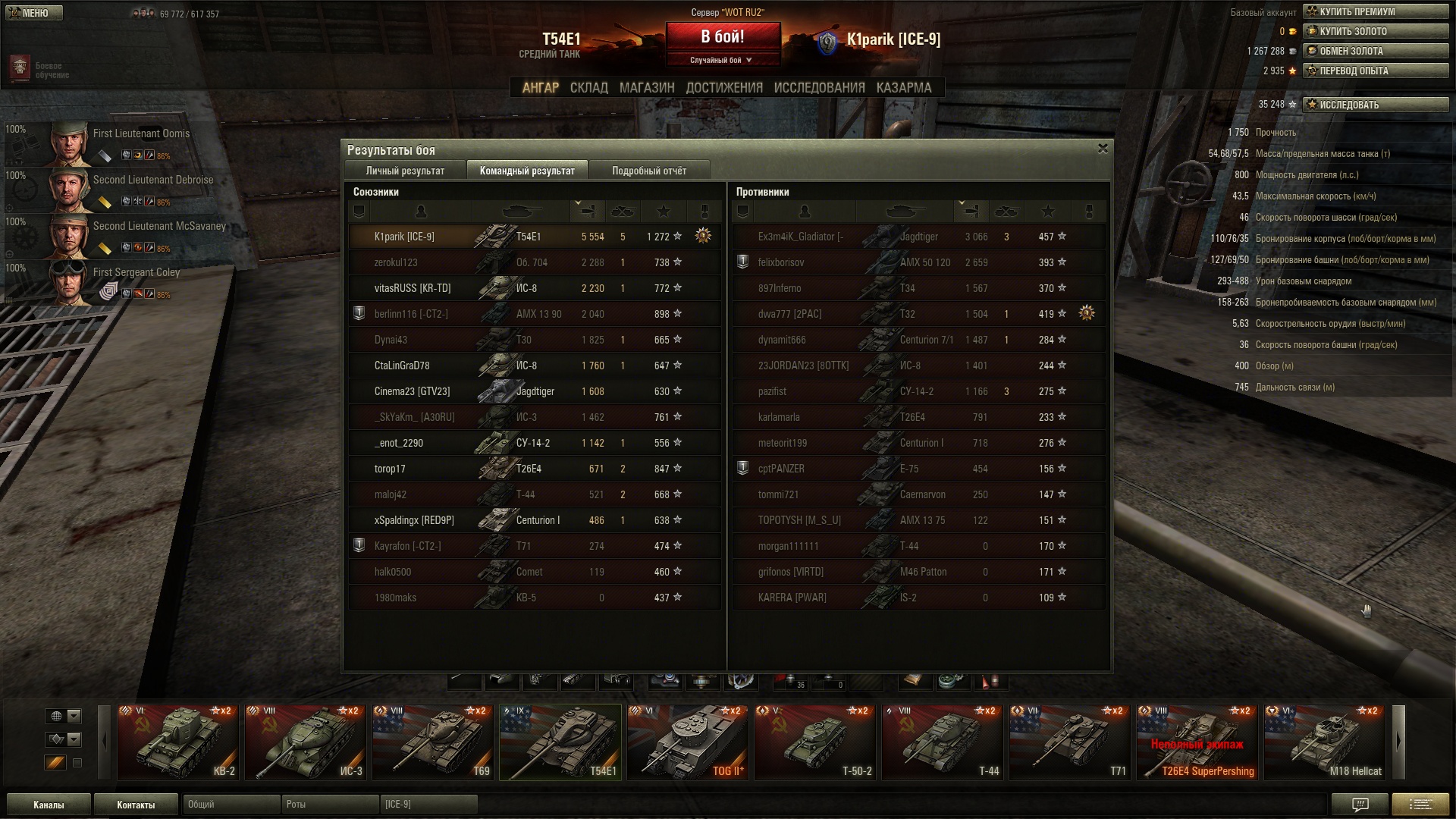The height and width of the screenshot is (819, 1456).
Task: Show the ДОСТИЖЕНИЯ section
Action: pyautogui.click(x=724, y=88)
